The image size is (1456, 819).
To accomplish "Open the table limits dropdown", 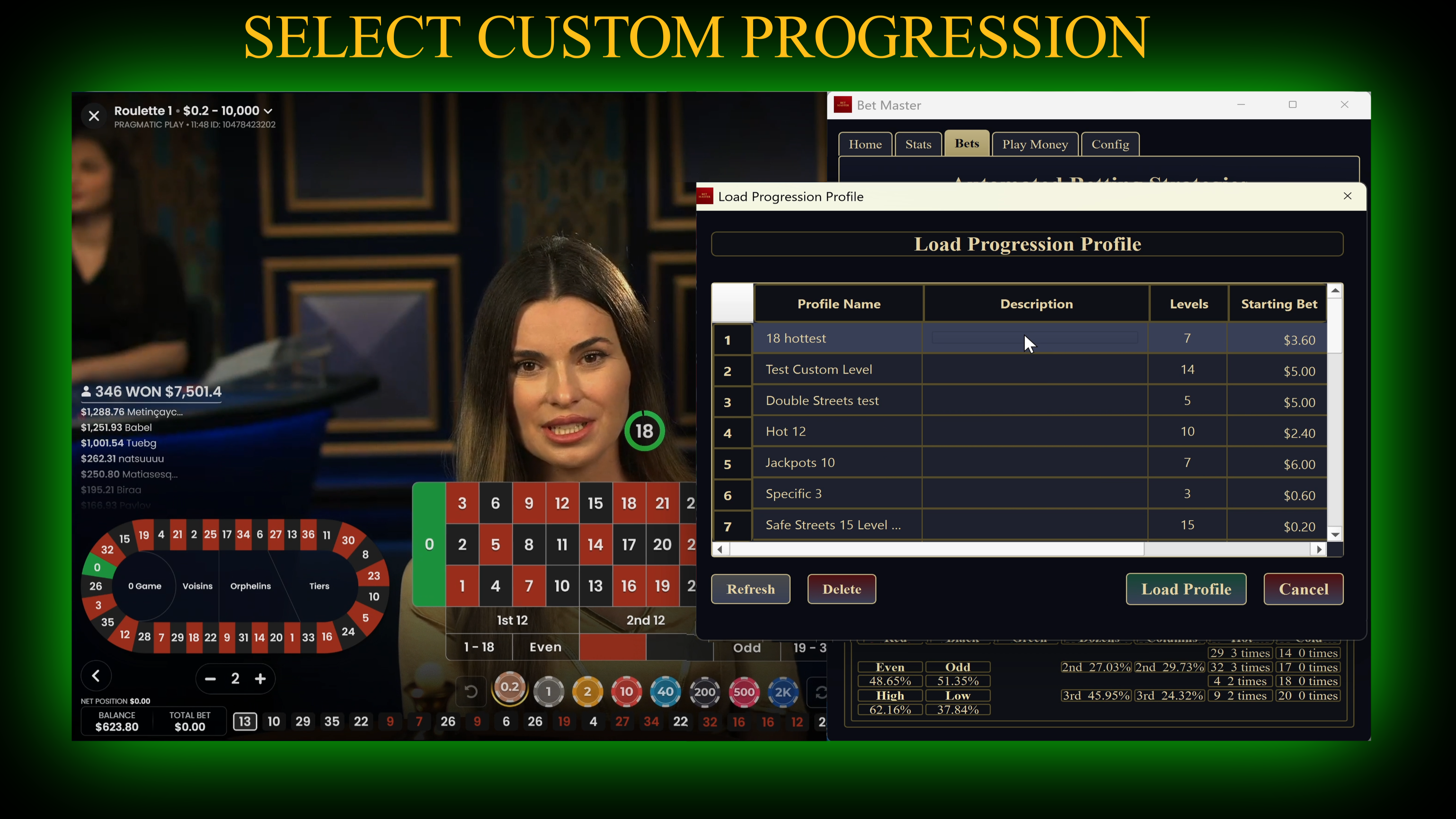I will (x=267, y=111).
